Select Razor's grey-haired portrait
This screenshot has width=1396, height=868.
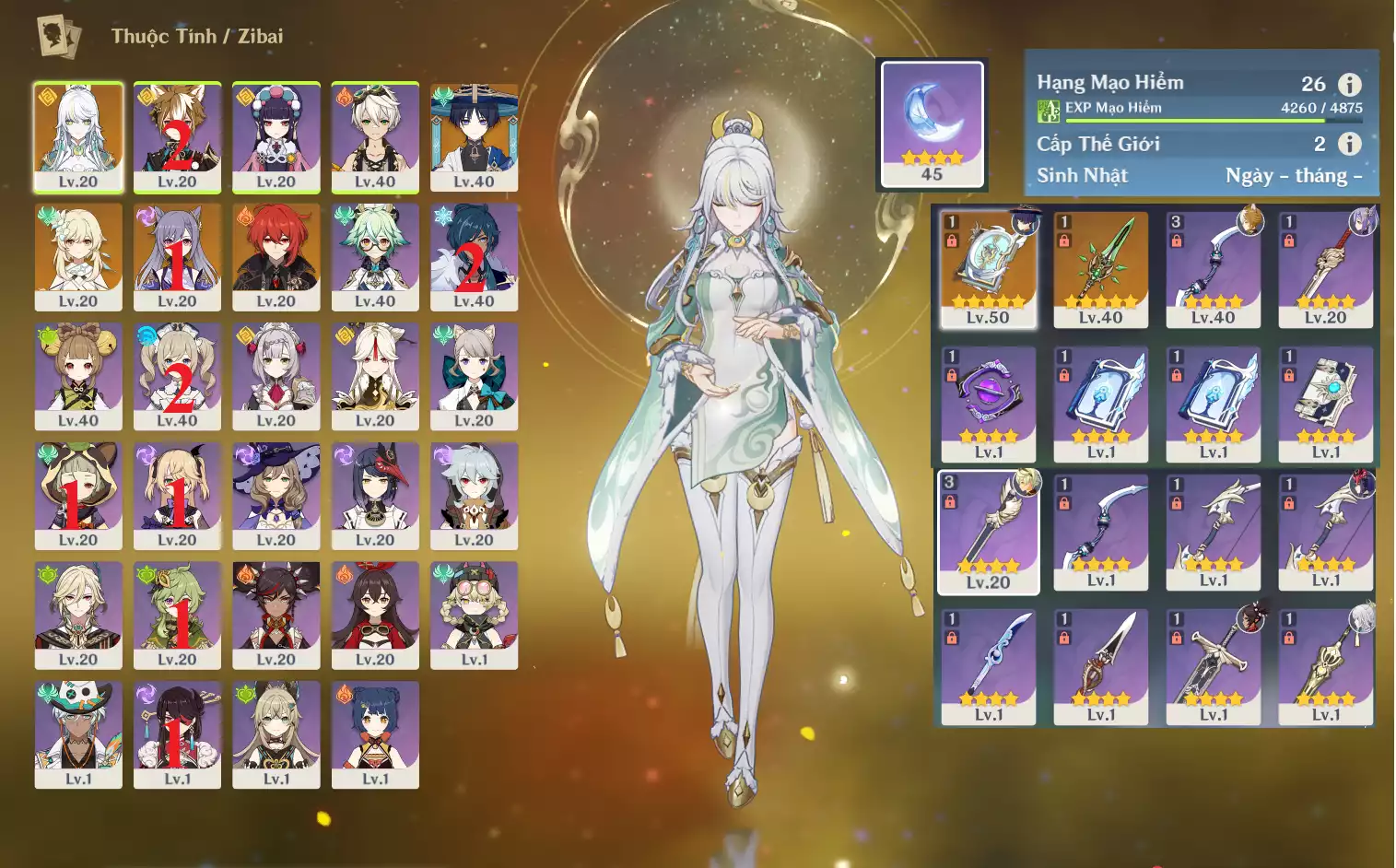(474, 496)
